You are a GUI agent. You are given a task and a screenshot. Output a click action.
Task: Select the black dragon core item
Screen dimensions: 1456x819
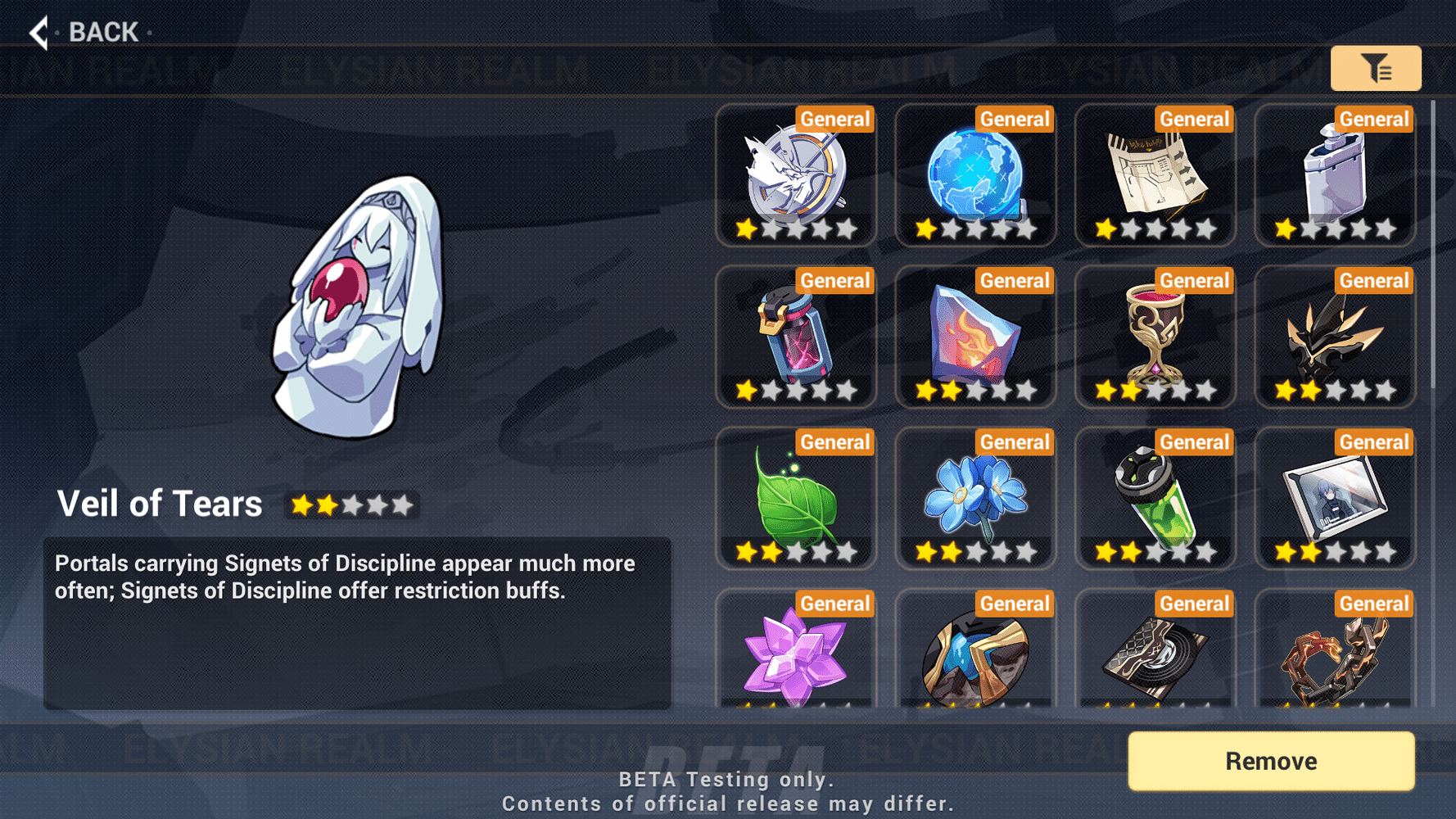1335,336
